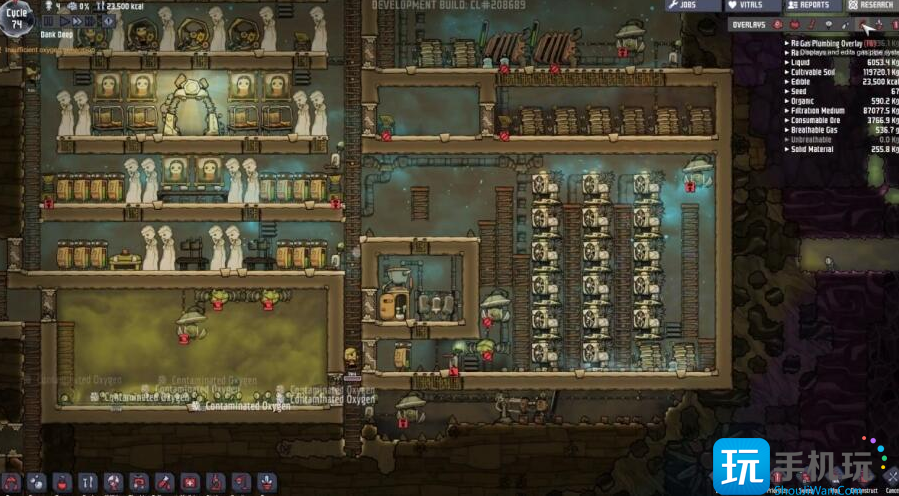This screenshot has height=496, width=899.
Task: Open the Reports screen
Action: pyautogui.click(x=808, y=5)
